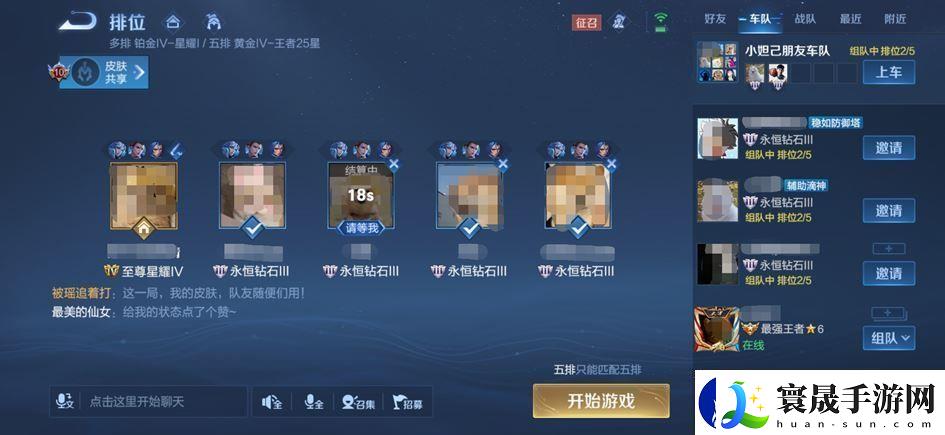The height and width of the screenshot is (435, 945).
Task: Tap the 召集 gather button
Action: (x=358, y=402)
